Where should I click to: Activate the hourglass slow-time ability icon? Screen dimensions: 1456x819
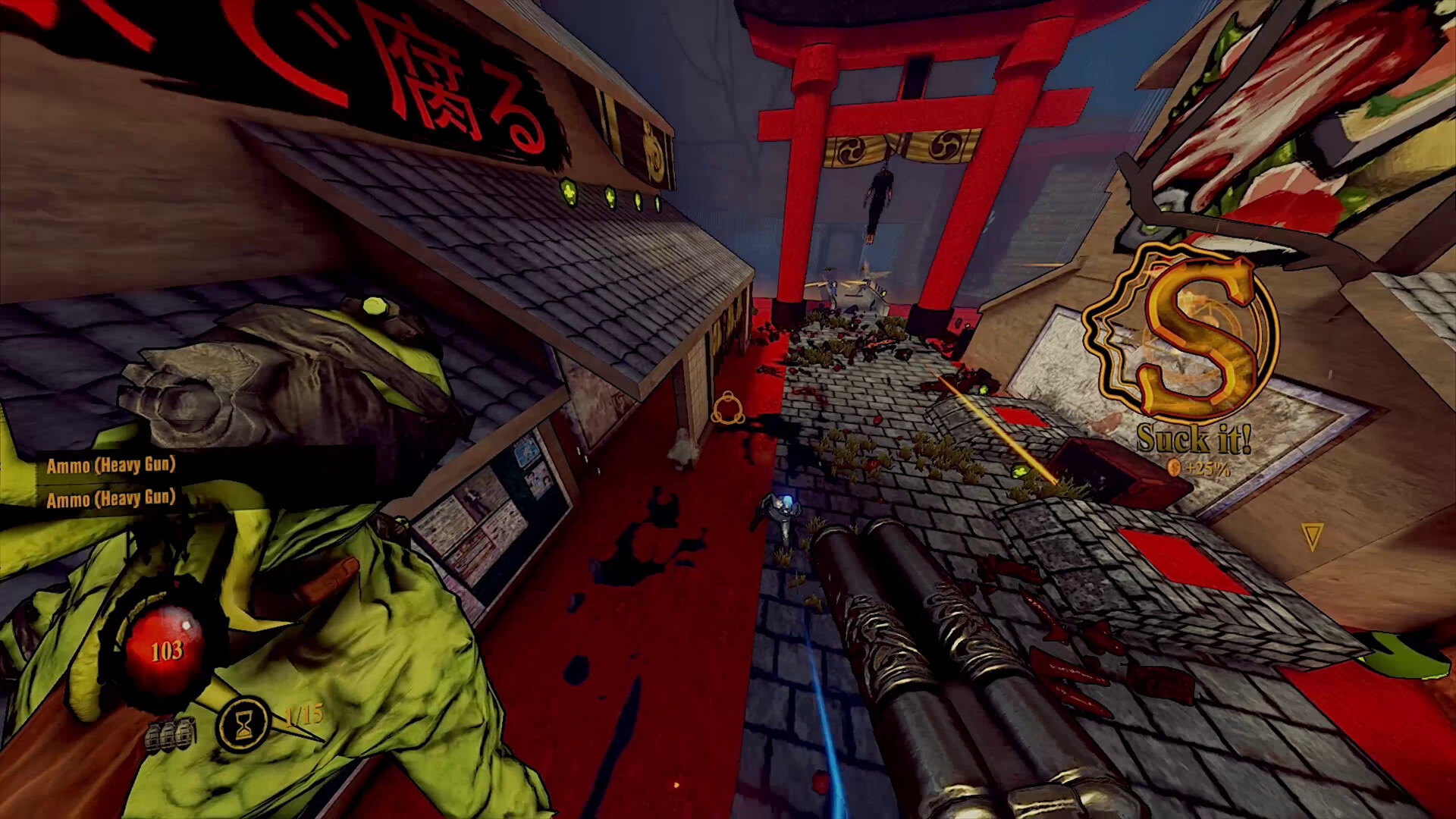[243, 725]
